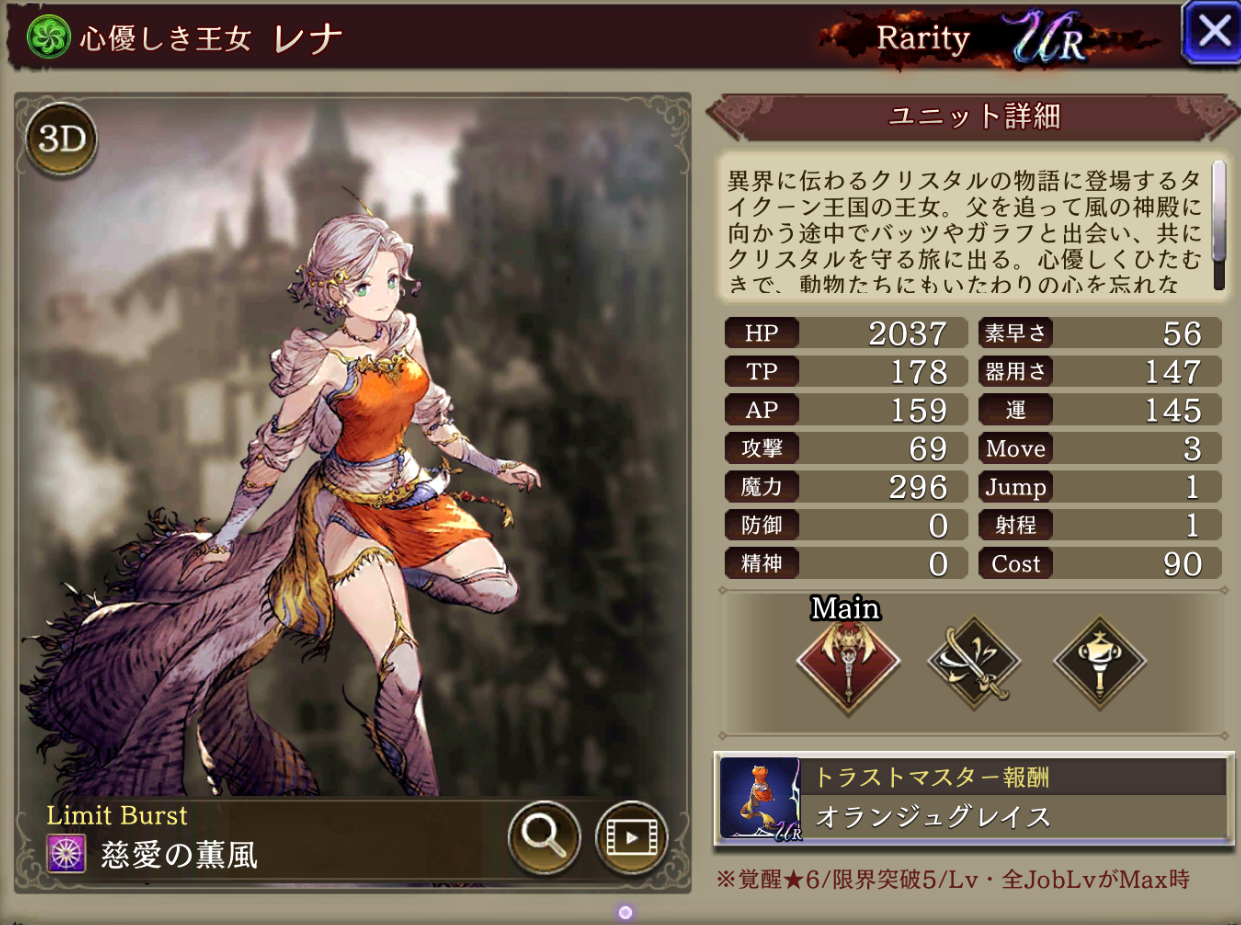Click the unit description scrollbar
The image size is (1241, 925).
[x=1219, y=225]
